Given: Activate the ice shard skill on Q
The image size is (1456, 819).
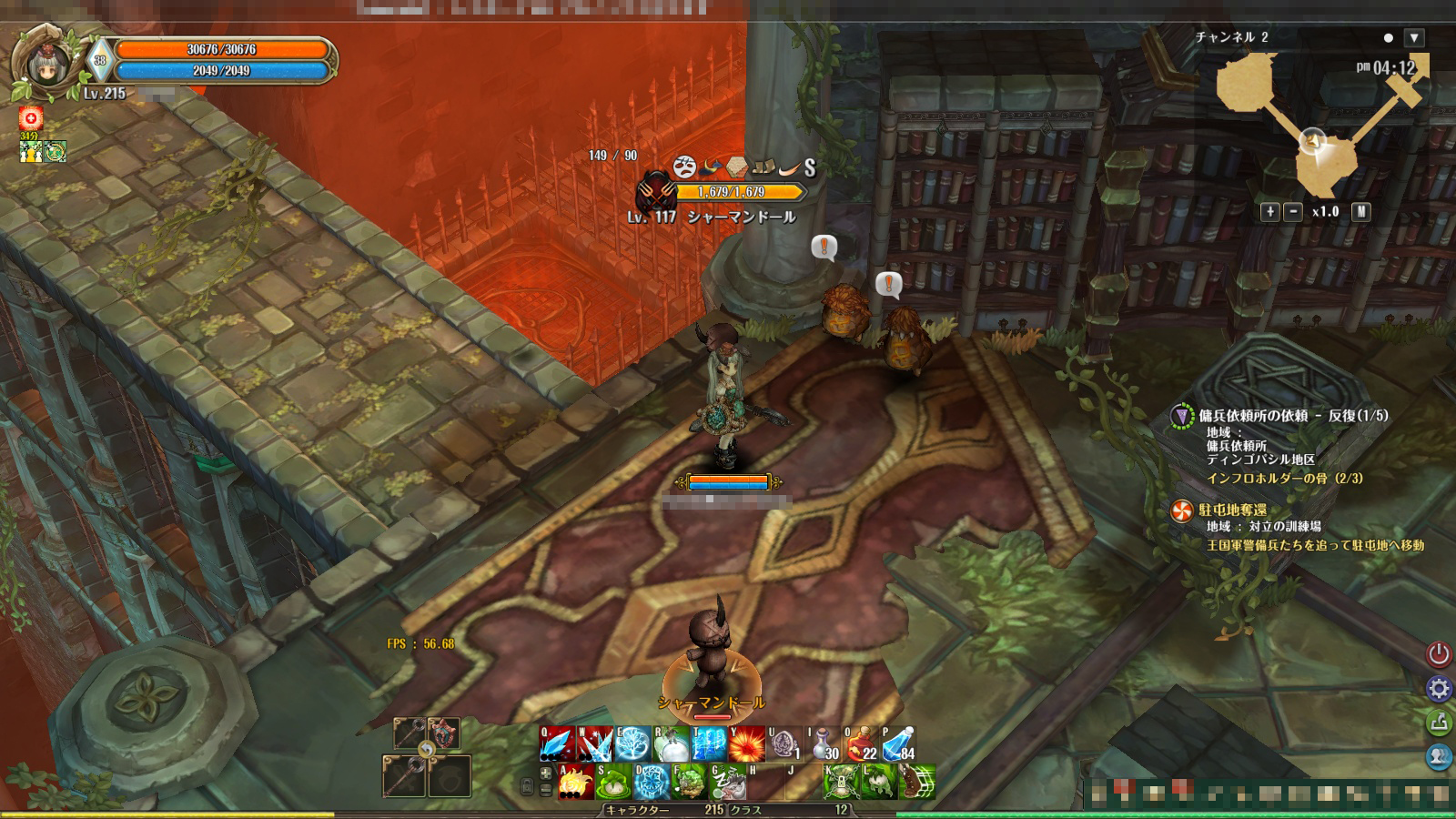Looking at the screenshot, I should pyautogui.click(x=556, y=745).
